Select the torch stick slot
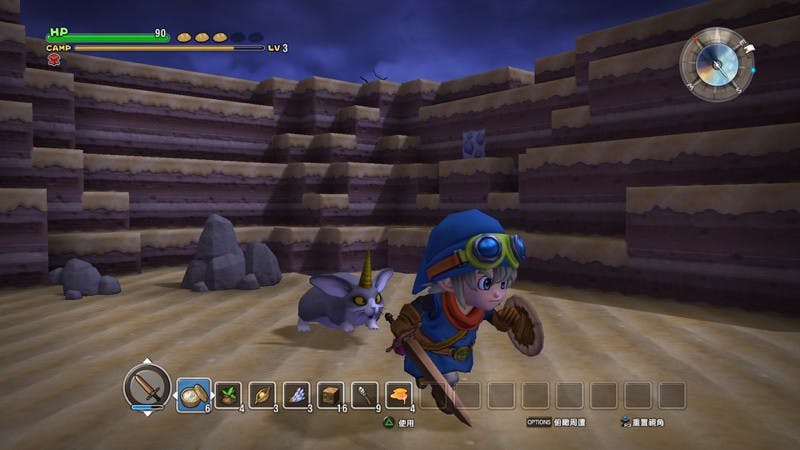 pos(365,395)
